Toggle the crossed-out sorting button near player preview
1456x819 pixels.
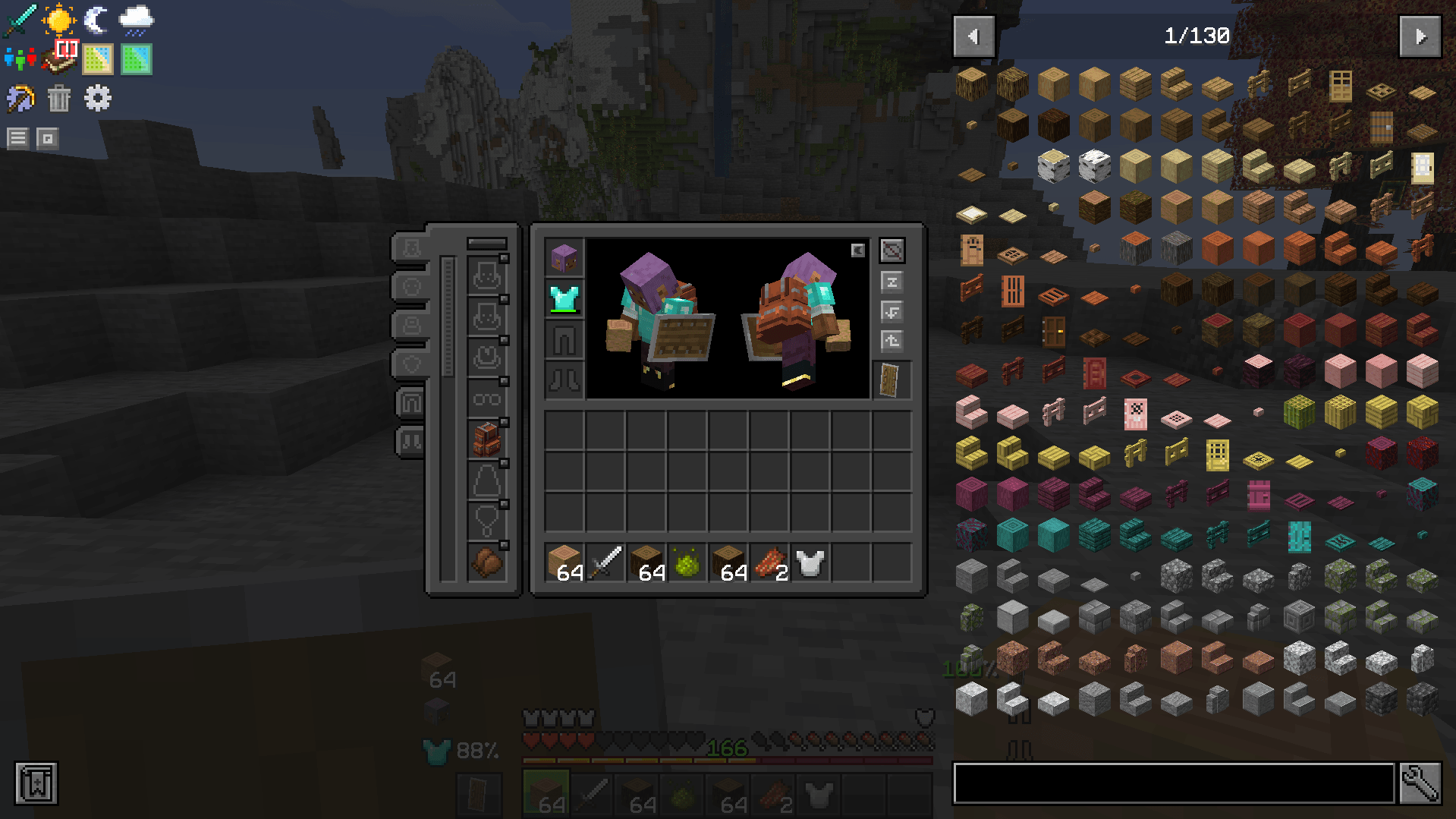pyautogui.click(x=892, y=250)
